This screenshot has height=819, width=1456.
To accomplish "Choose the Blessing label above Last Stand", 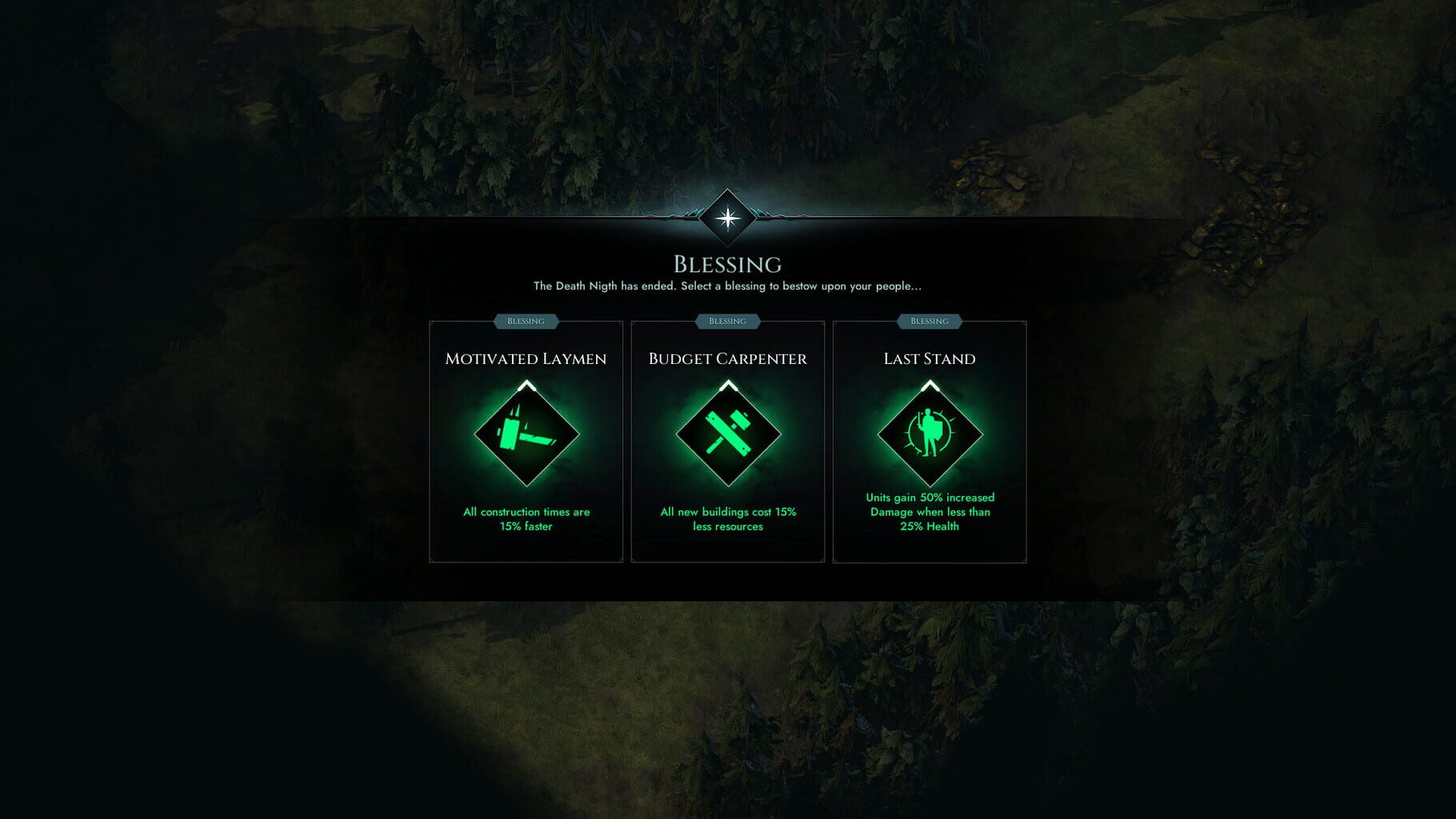I will coord(928,321).
